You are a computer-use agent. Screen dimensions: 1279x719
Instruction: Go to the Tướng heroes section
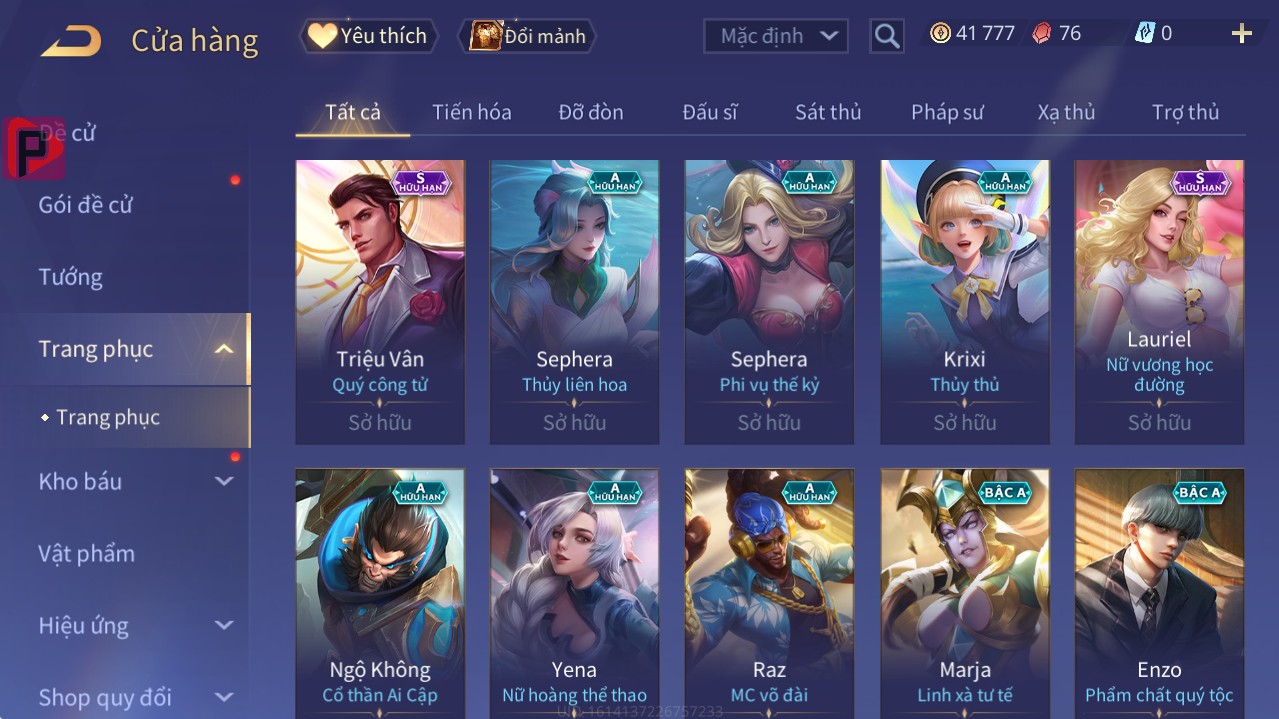pos(71,277)
